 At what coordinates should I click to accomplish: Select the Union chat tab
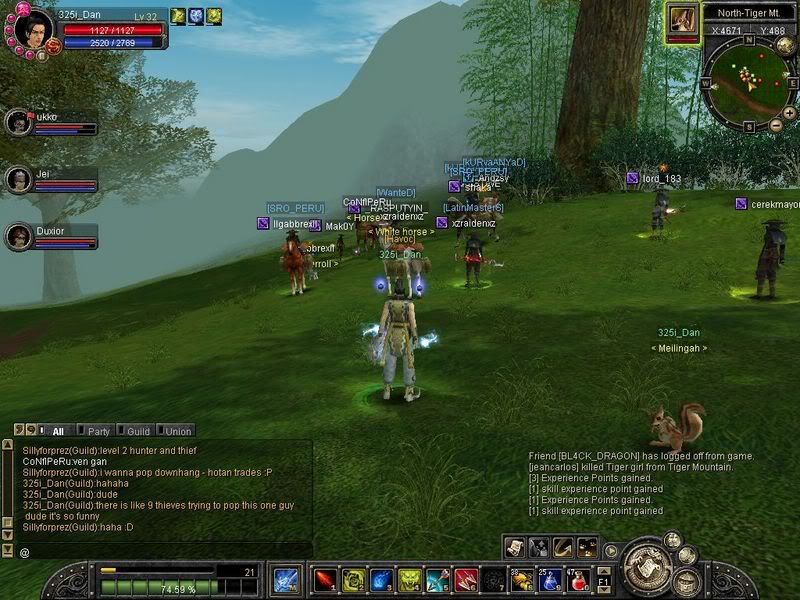pyautogui.click(x=178, y=431)
